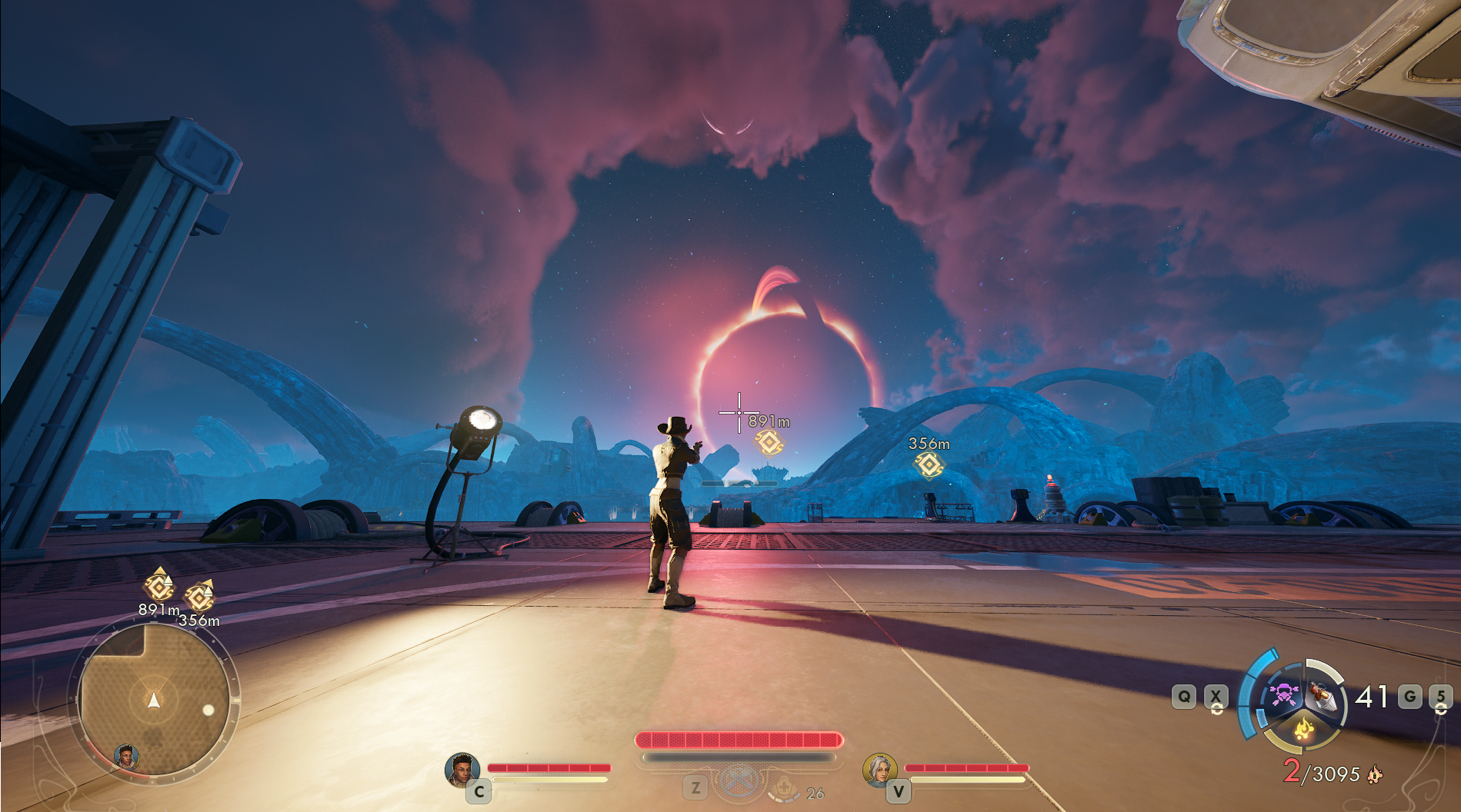Select the companion portrait on the minimap edge

[x=126, y=757]
